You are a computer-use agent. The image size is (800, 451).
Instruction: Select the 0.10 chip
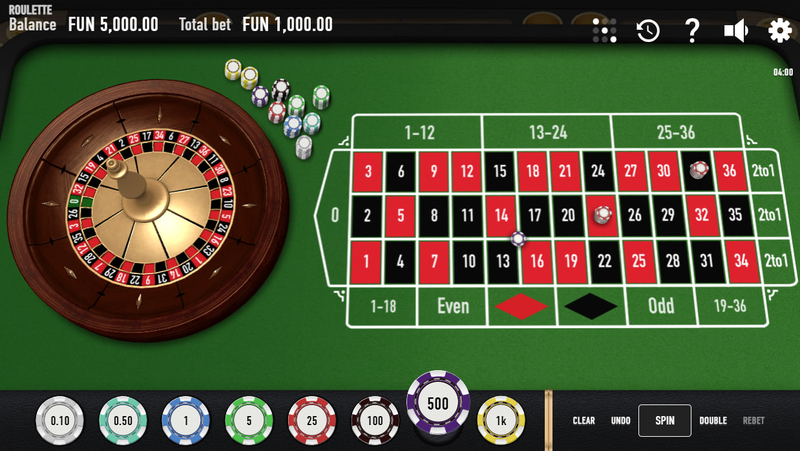coord(60,420)
